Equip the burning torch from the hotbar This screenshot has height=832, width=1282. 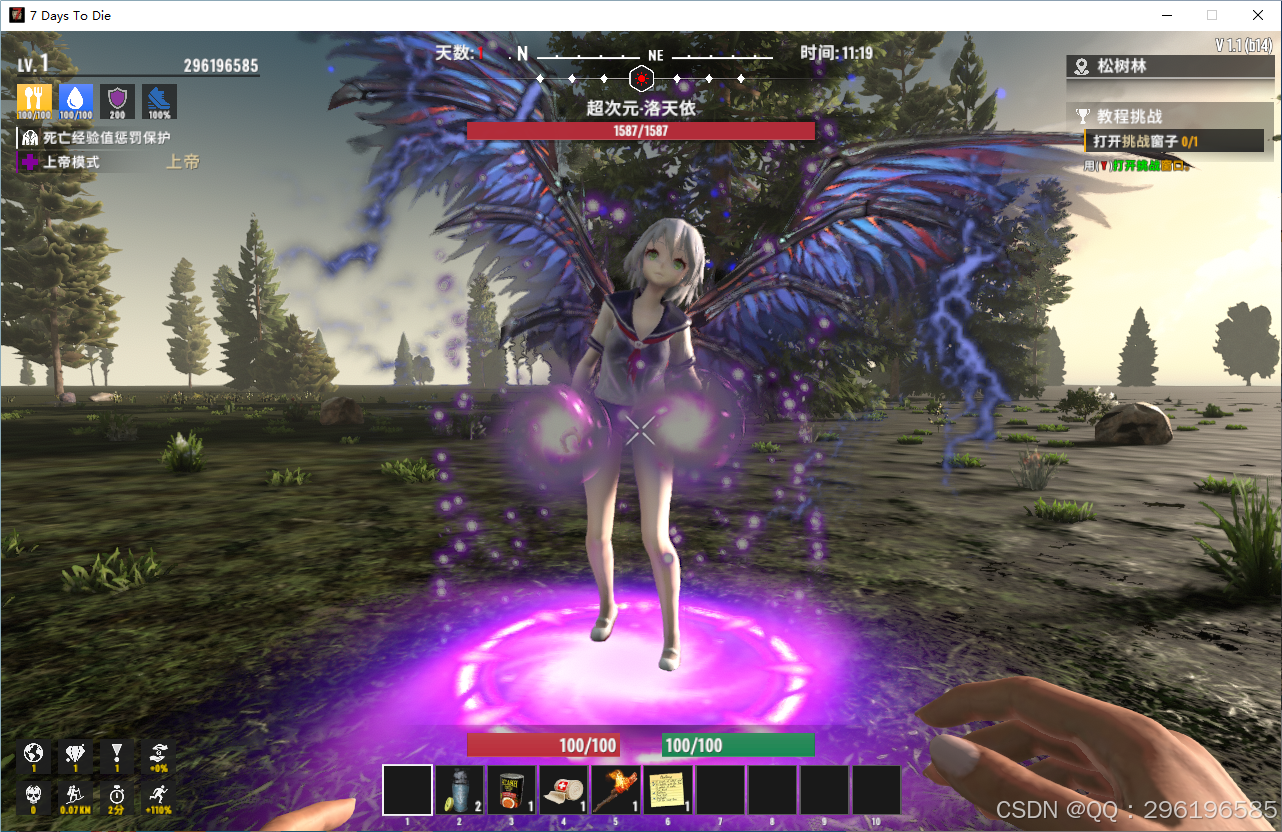[x=615, y=790]
